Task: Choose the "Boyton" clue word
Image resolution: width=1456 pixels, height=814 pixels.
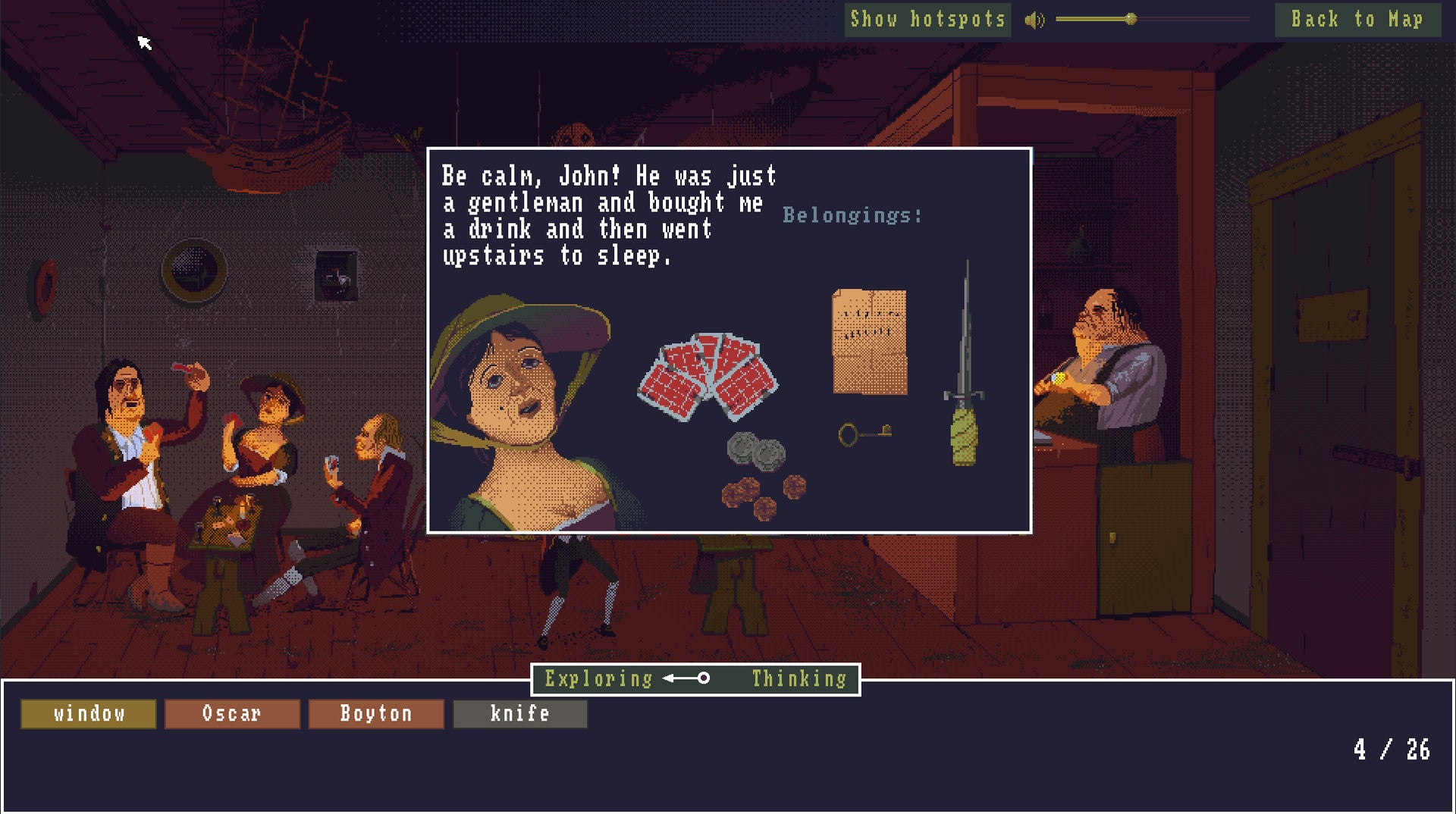Action: tap(376, 714)
